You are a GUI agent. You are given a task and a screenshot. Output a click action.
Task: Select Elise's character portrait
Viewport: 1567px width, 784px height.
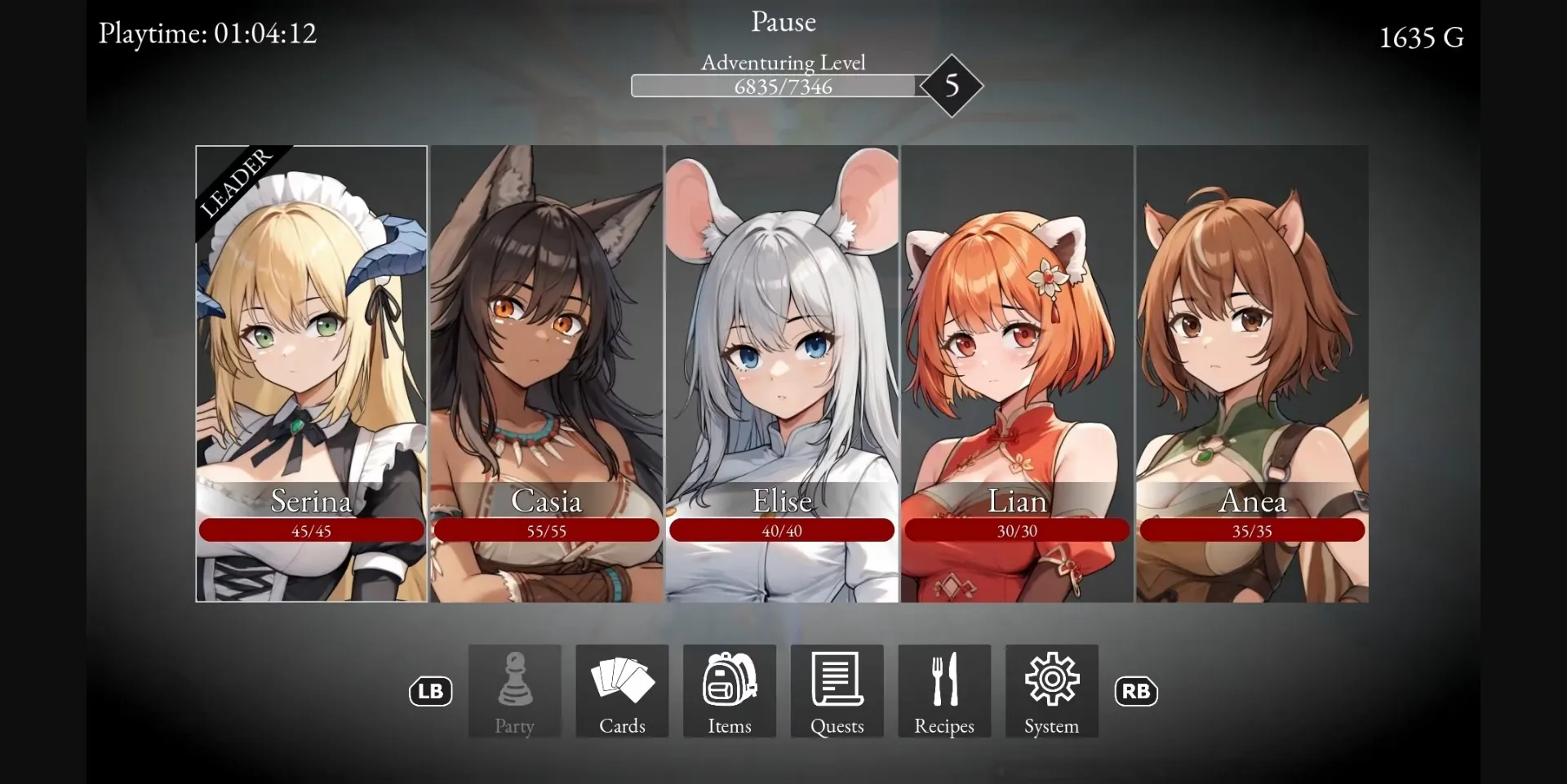tap(781, 351)
